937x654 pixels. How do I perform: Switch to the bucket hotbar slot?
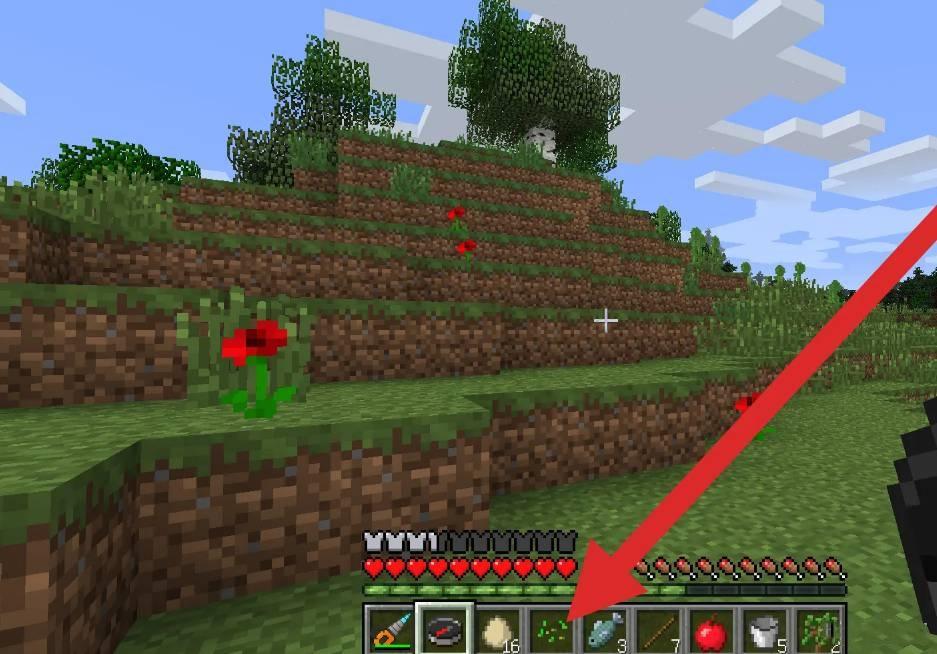pyautogui.click(x=764, y=631)
